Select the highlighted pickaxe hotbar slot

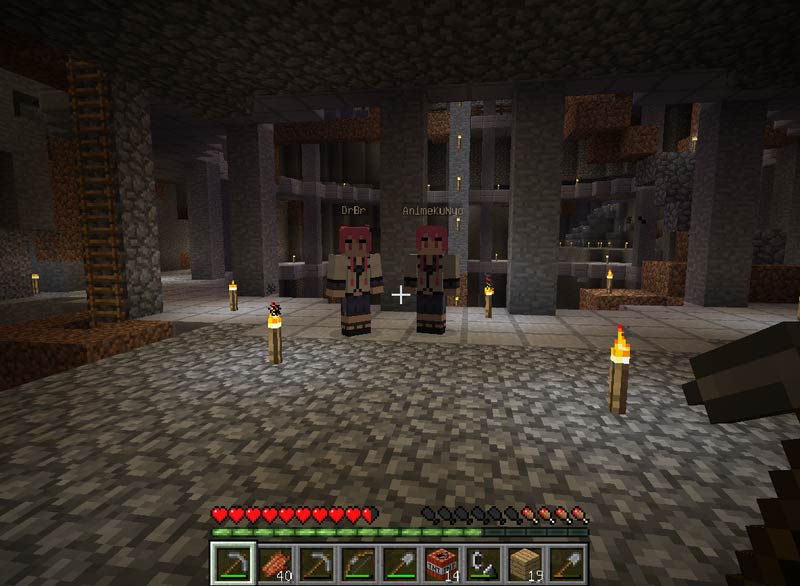click(232, 563)
